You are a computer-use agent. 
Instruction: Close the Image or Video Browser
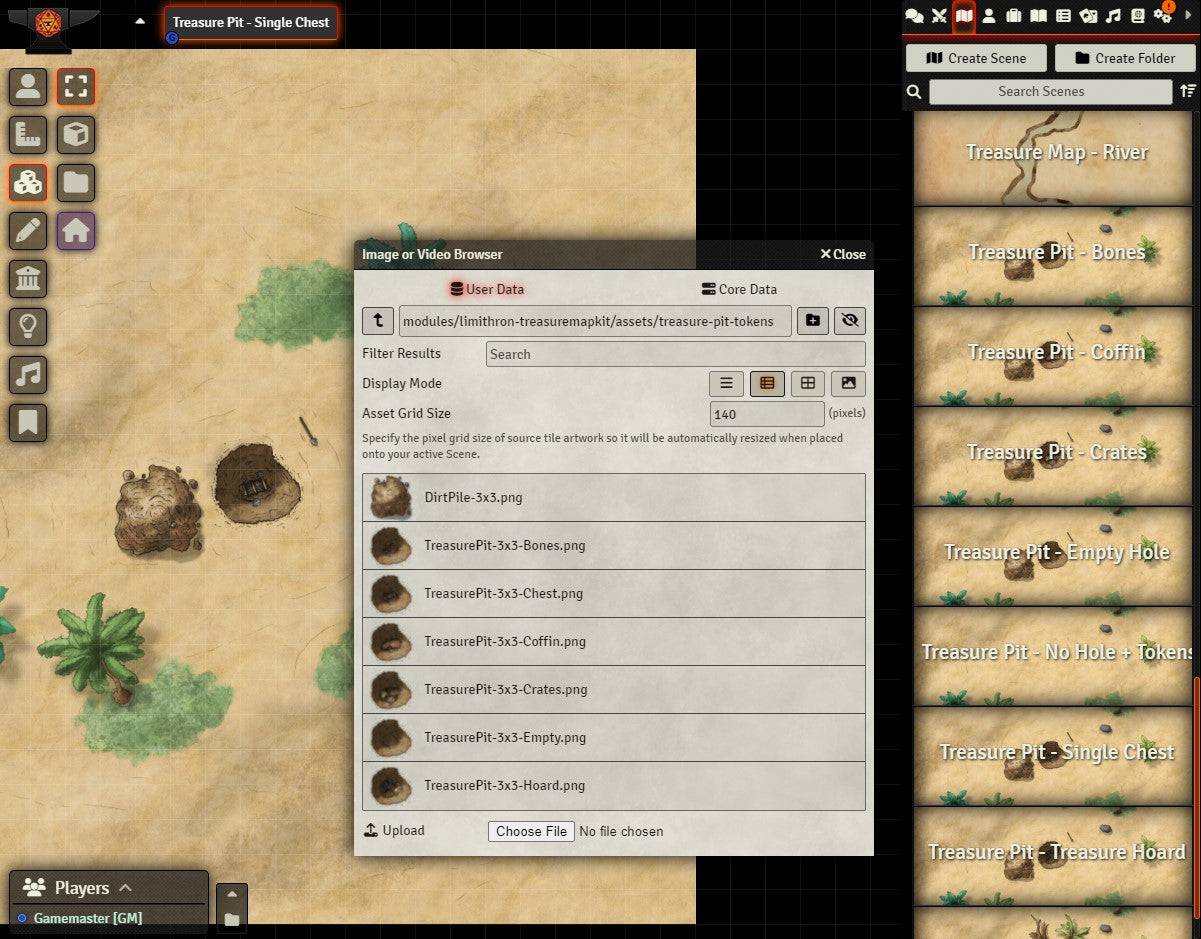tap(843, 254)
